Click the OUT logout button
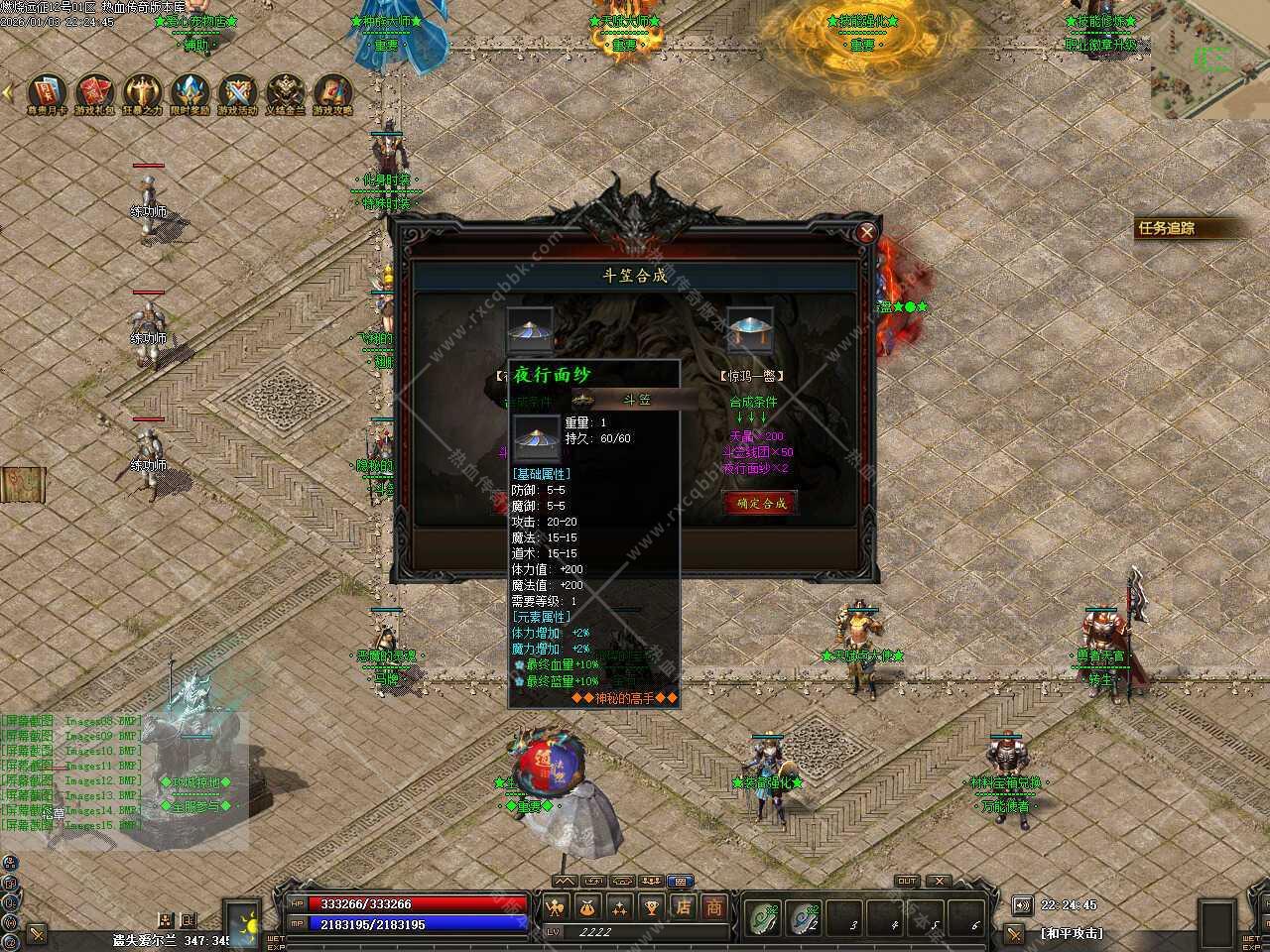Image resolution: width=1270 pixels, height=952 pixels. pyautogui.click(x=906, y=881)
